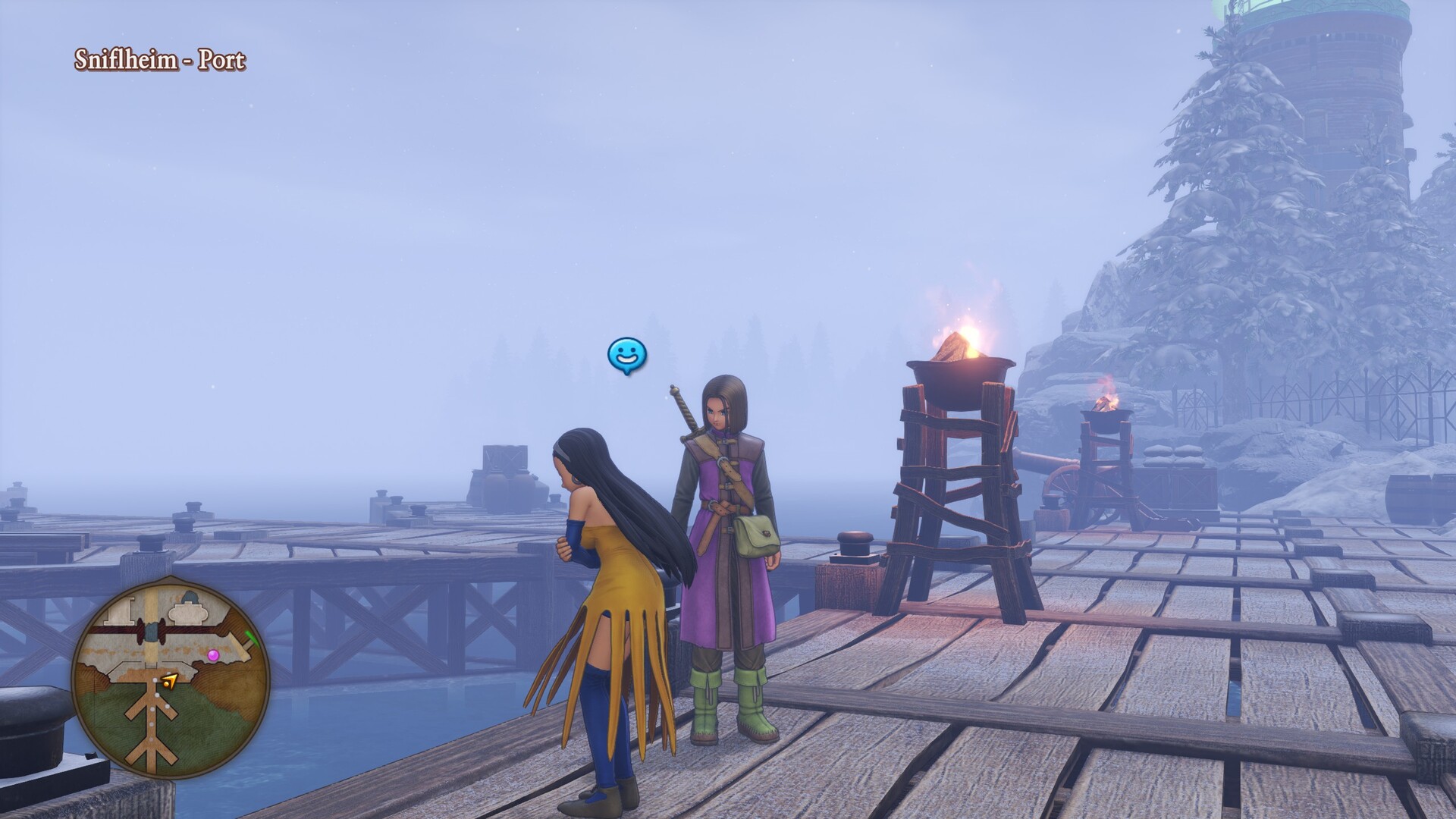Screen dimensions: 1456x819
Task: Open the circular minimap
Action: coord(171,677)
